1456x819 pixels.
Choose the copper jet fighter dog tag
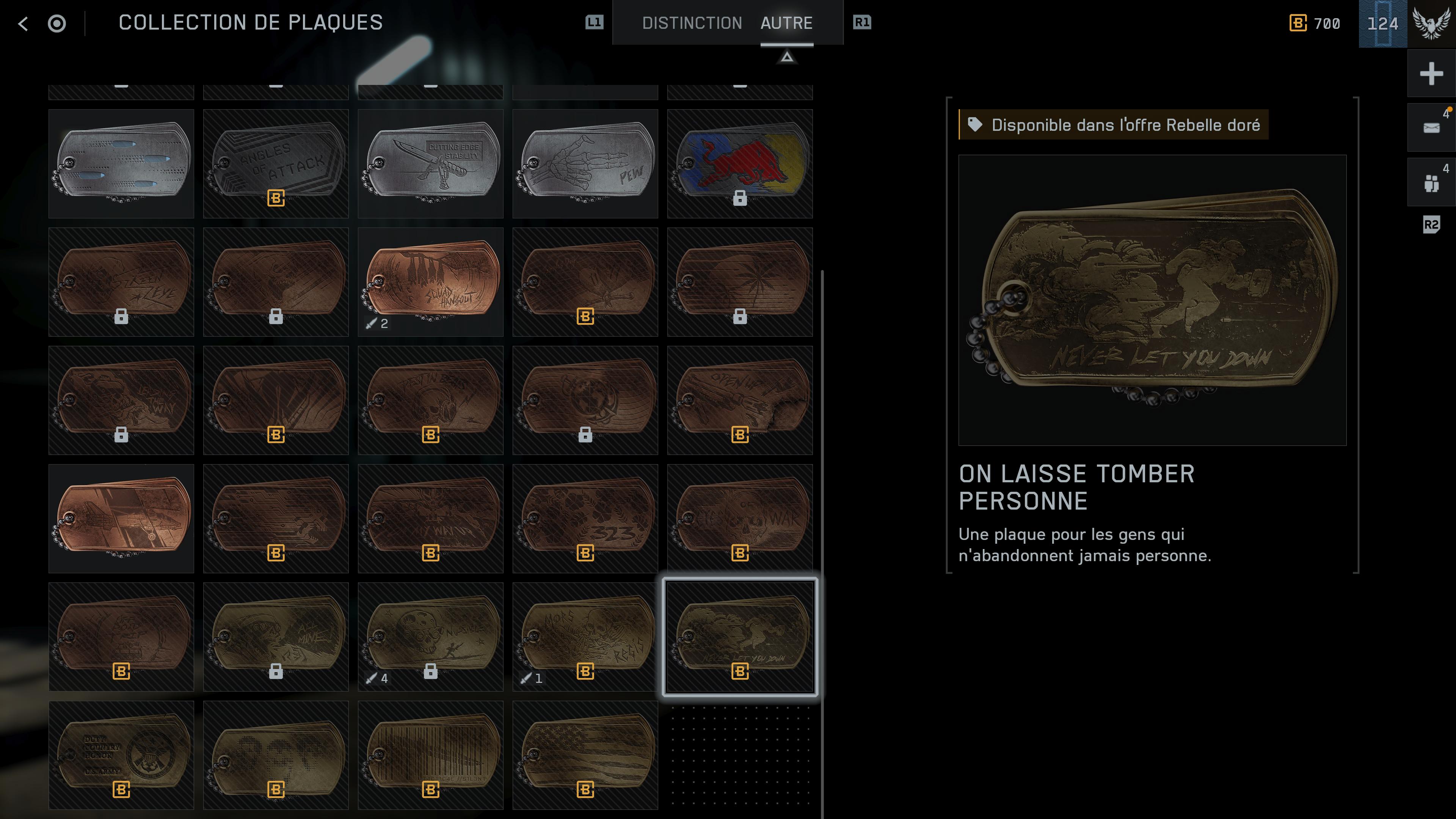tap(121, 518)
